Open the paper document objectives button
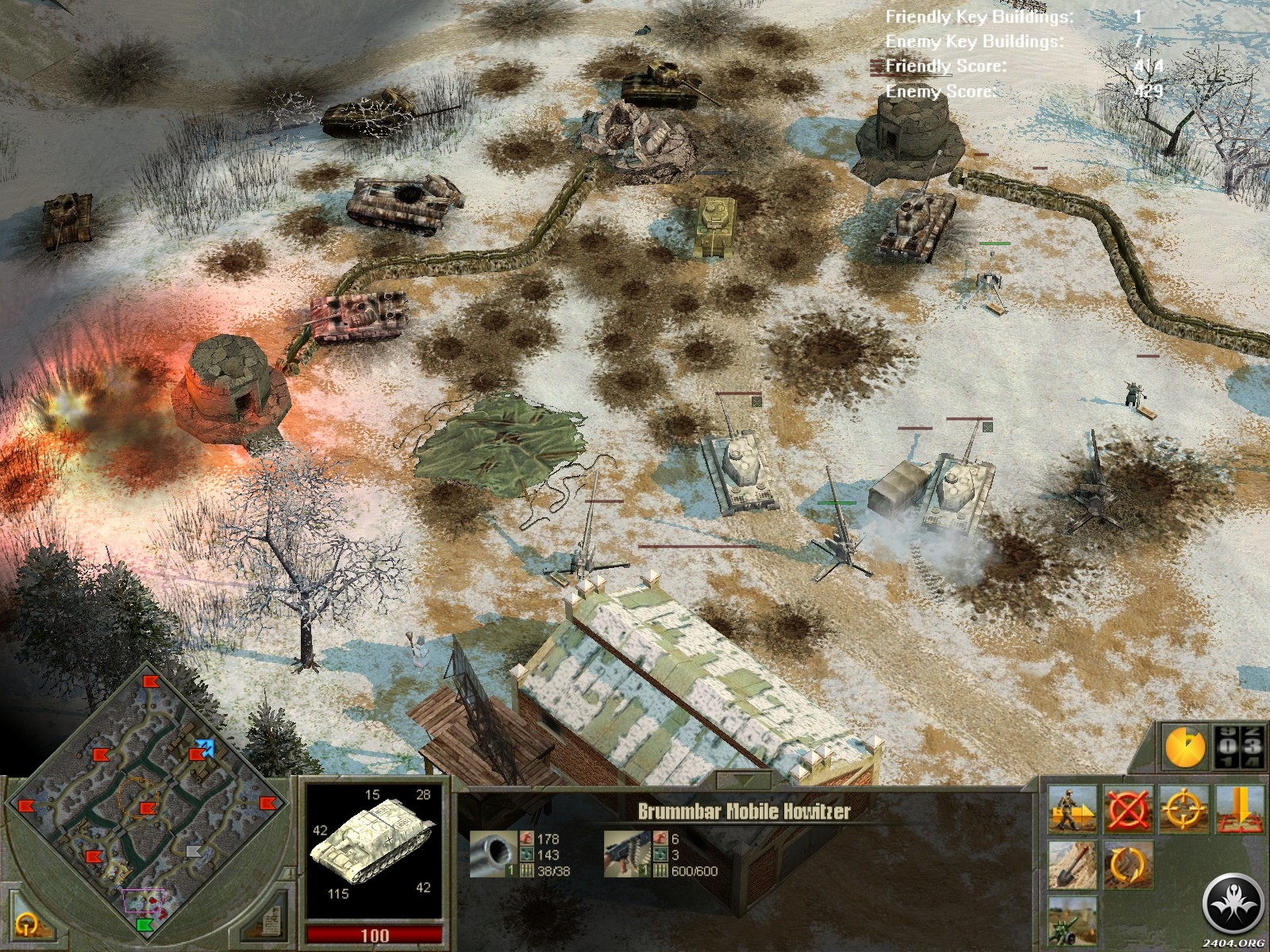The height and width of the screenshot is (952, 1270). click(x=270, y=920)
